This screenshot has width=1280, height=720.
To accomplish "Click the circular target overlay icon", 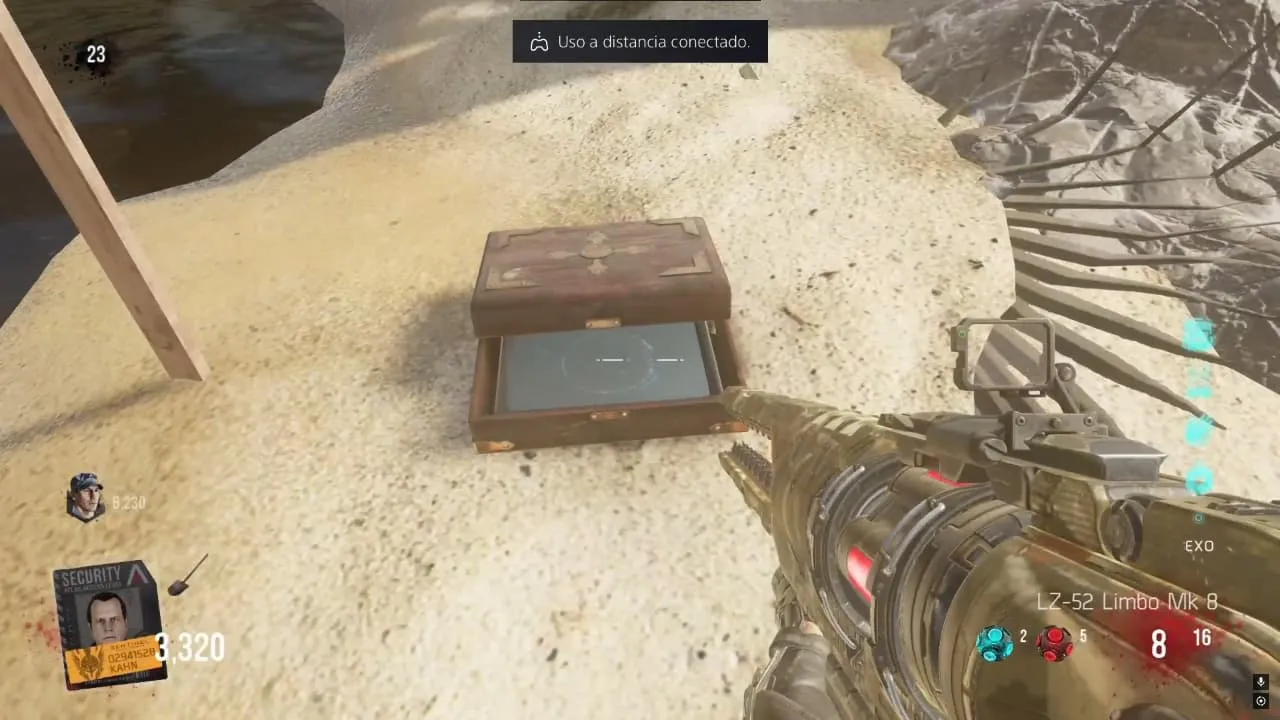I will pos(1260,700).
